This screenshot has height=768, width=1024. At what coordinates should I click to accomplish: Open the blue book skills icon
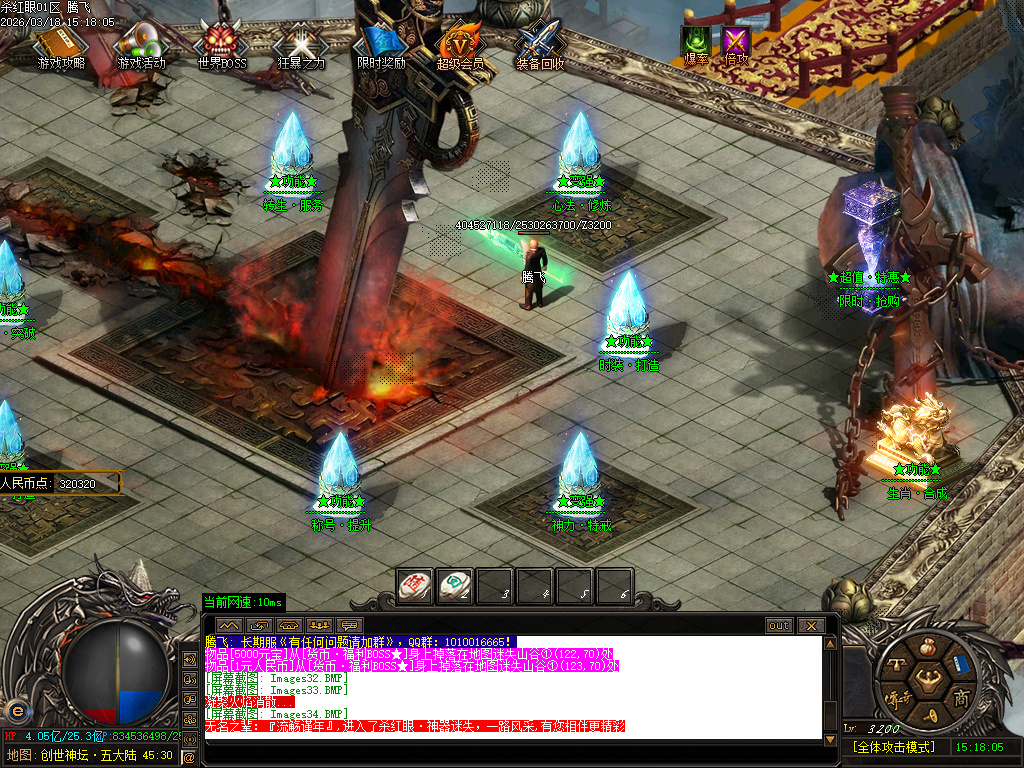[x=962, y=664]
